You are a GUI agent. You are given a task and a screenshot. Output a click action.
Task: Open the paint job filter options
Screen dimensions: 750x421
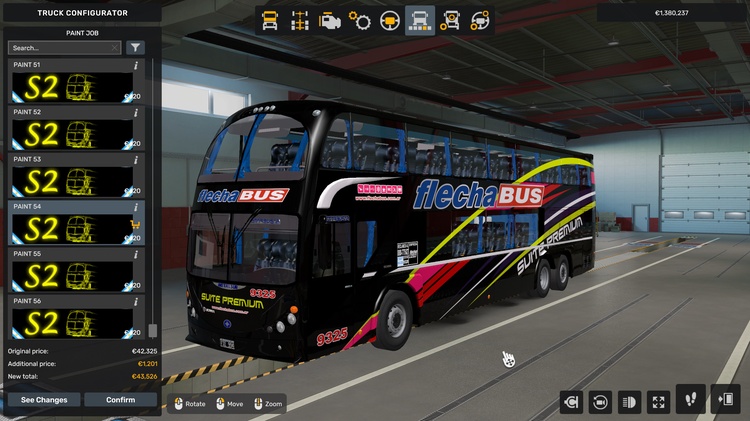tap(135, 47)
